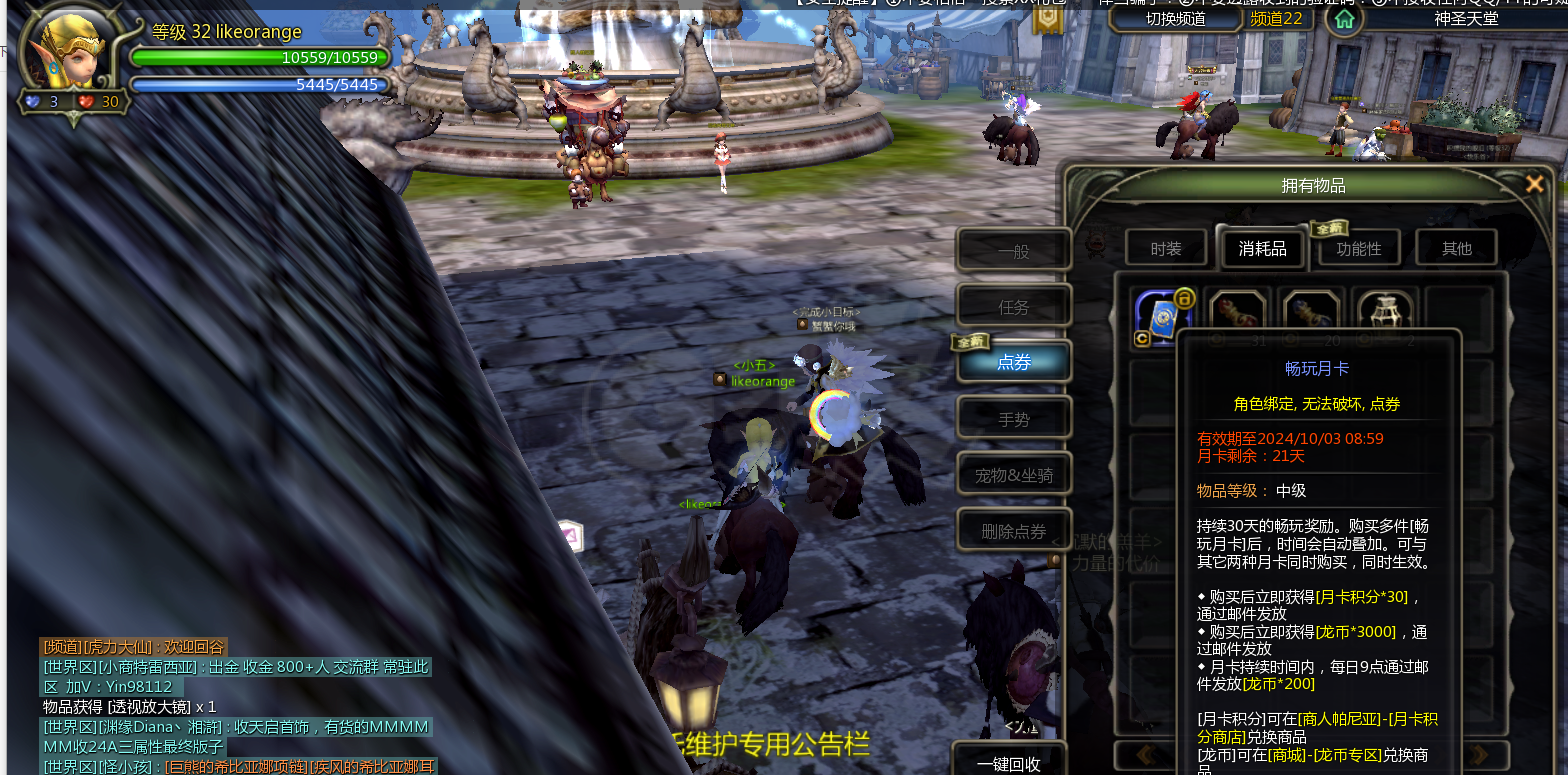Open the player portrait for likeorange
The height and width of the screenshot is (775, 1568).
pyautogui.click(x=72, y=60)
